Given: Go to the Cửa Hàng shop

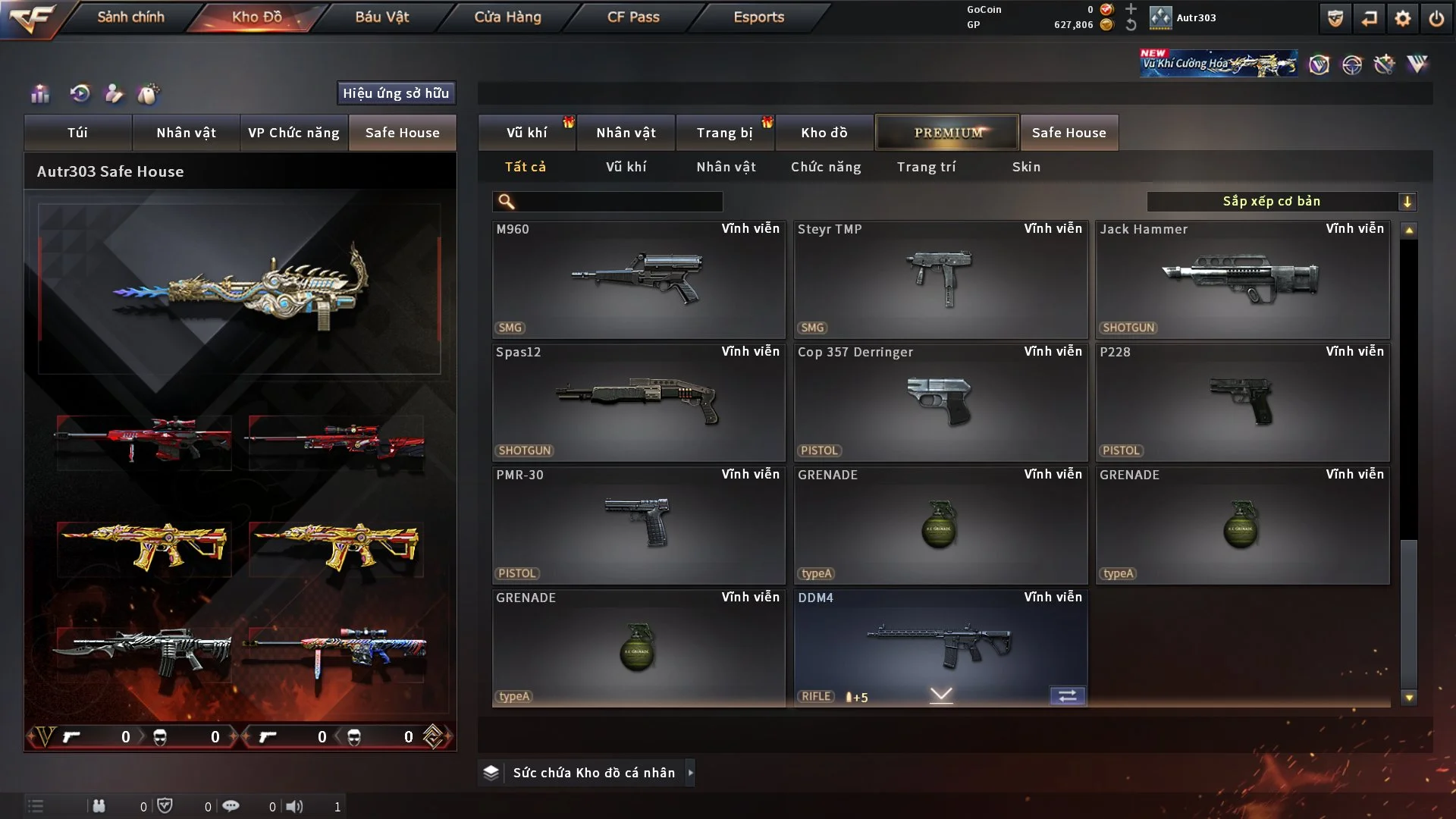Looking at the screenshot, I should 507,17.
